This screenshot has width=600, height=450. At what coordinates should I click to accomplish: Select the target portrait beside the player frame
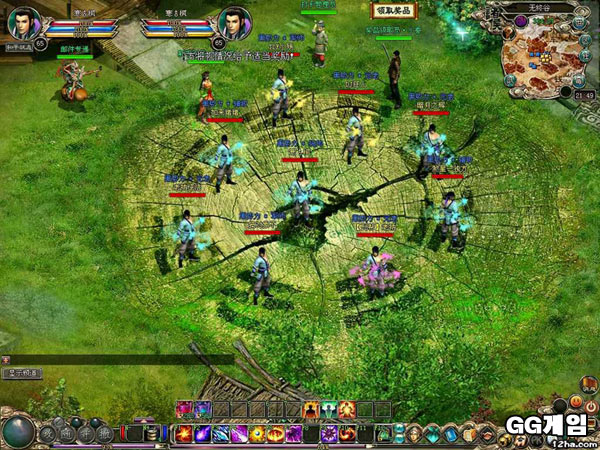coord(233,22)
